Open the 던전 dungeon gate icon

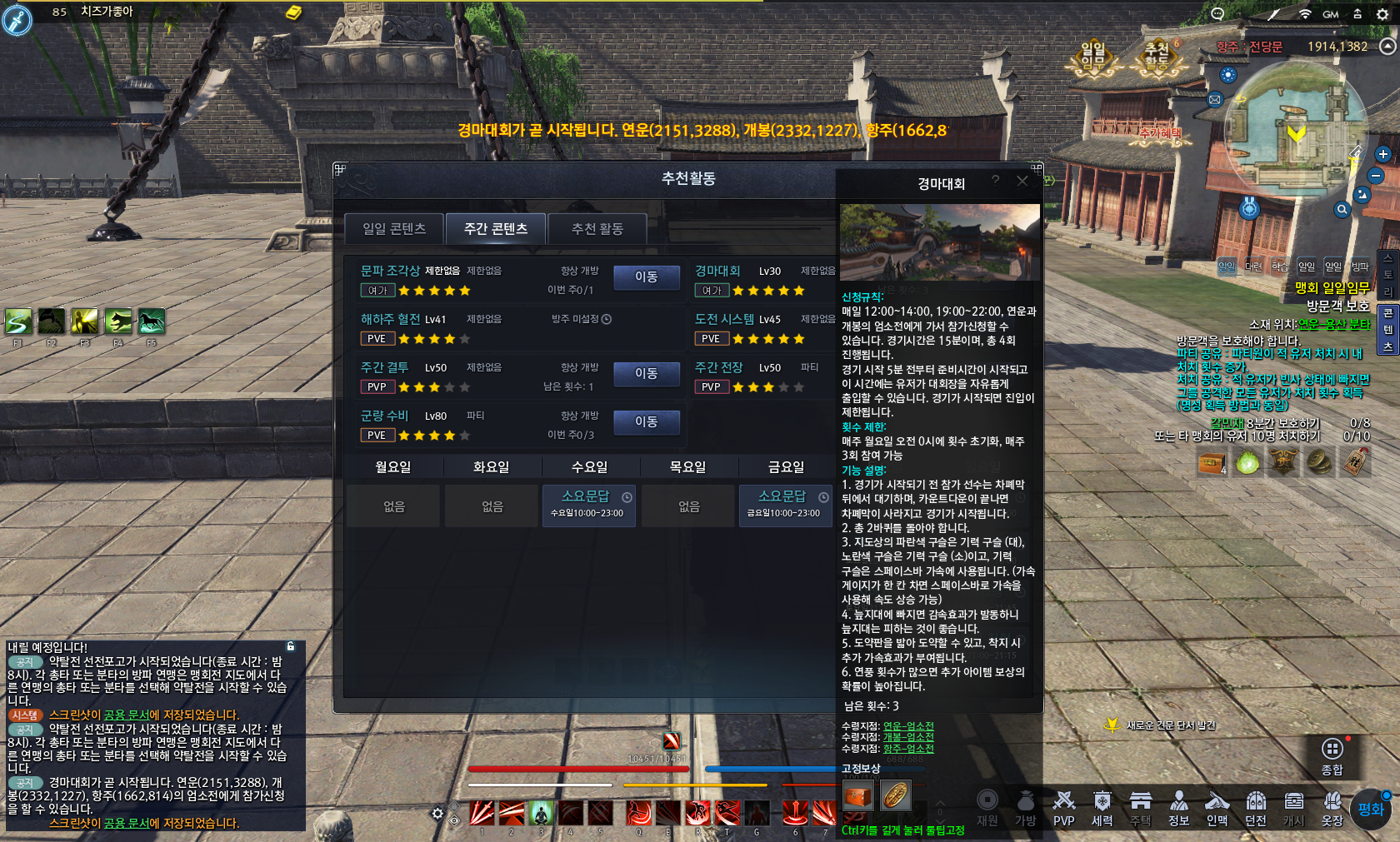(x=1256, y=804)
